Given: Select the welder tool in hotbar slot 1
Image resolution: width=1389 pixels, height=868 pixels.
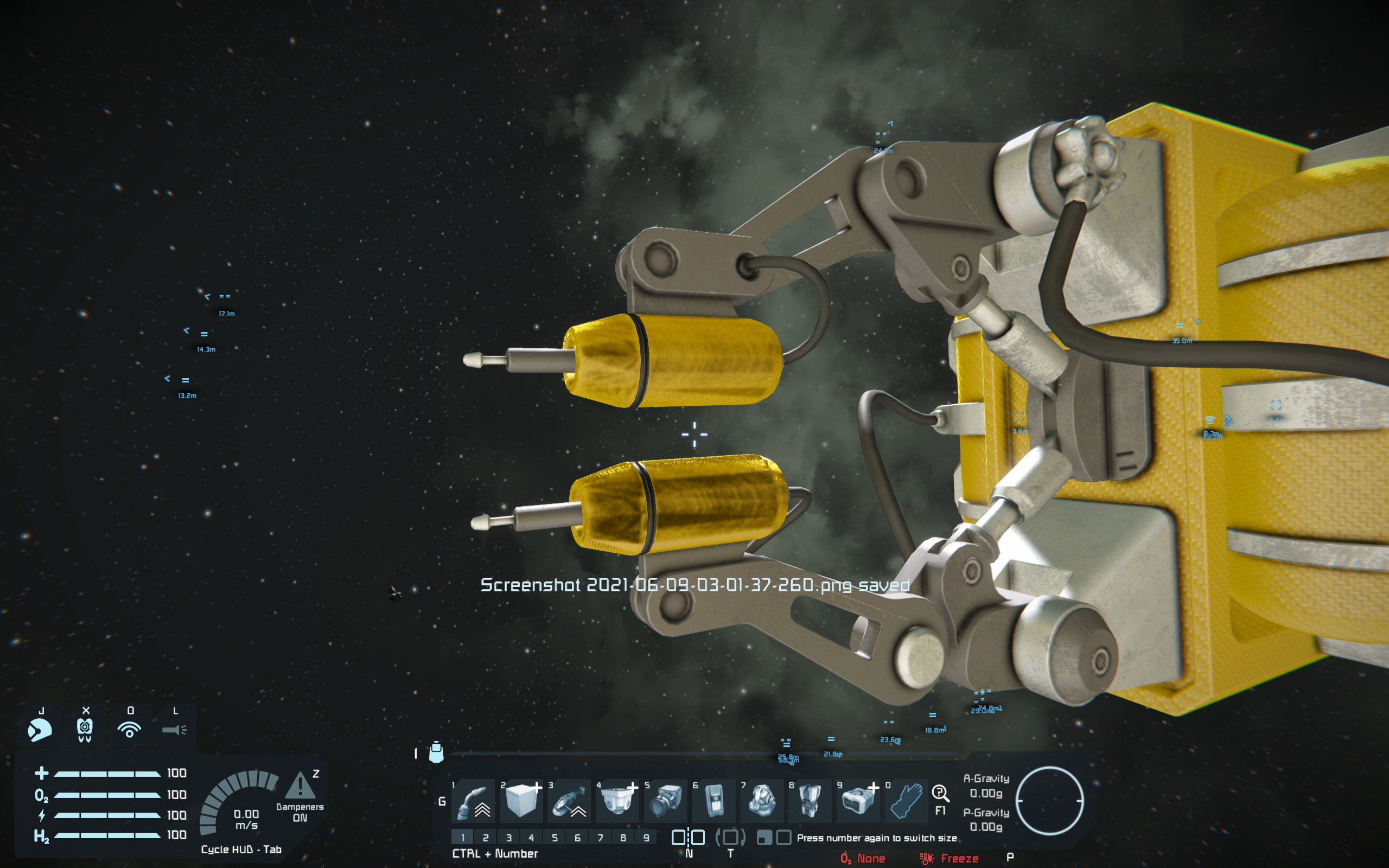Looking at the screenshot, I should [x=474, y=800].
